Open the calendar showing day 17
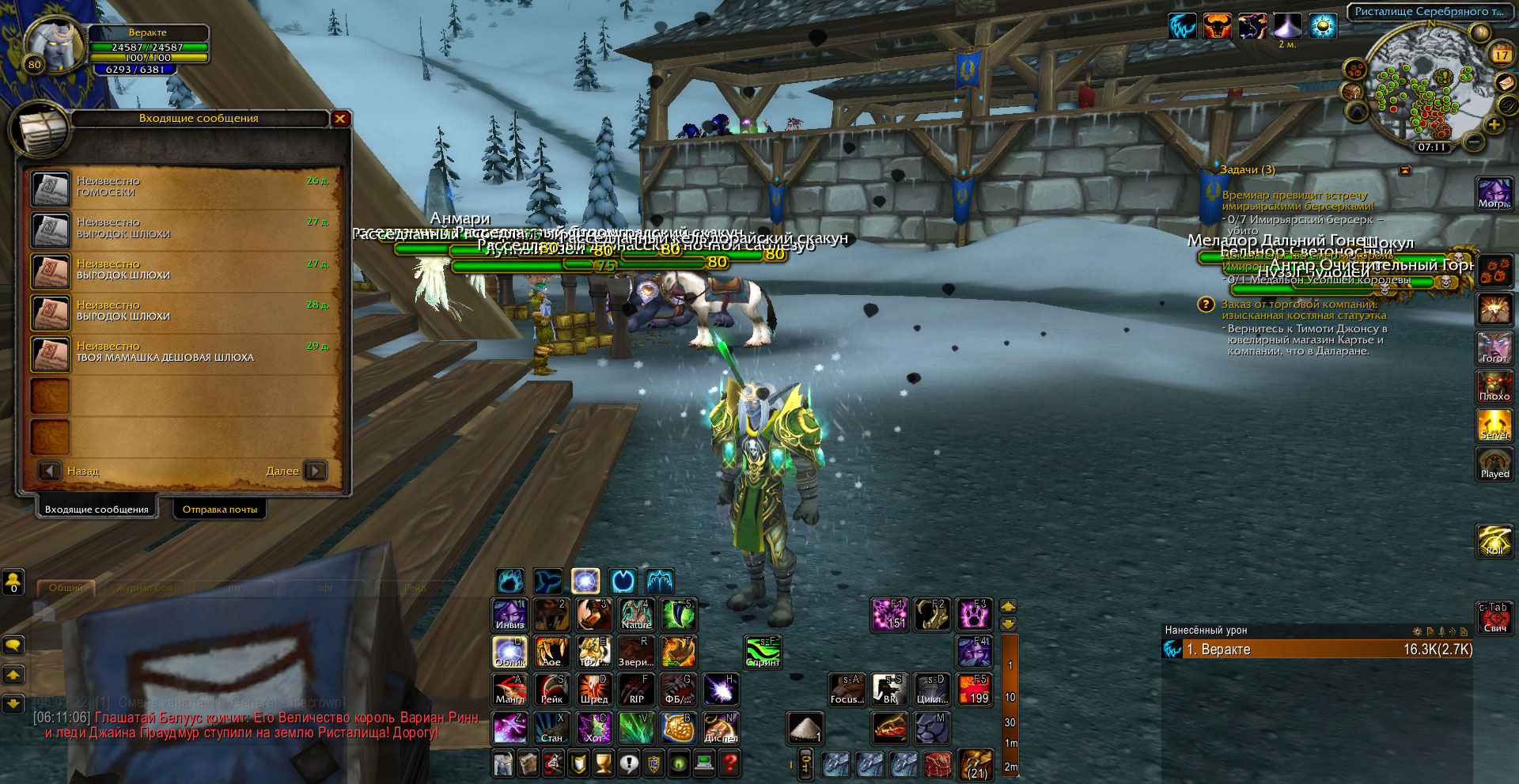 pos(1501,55)
